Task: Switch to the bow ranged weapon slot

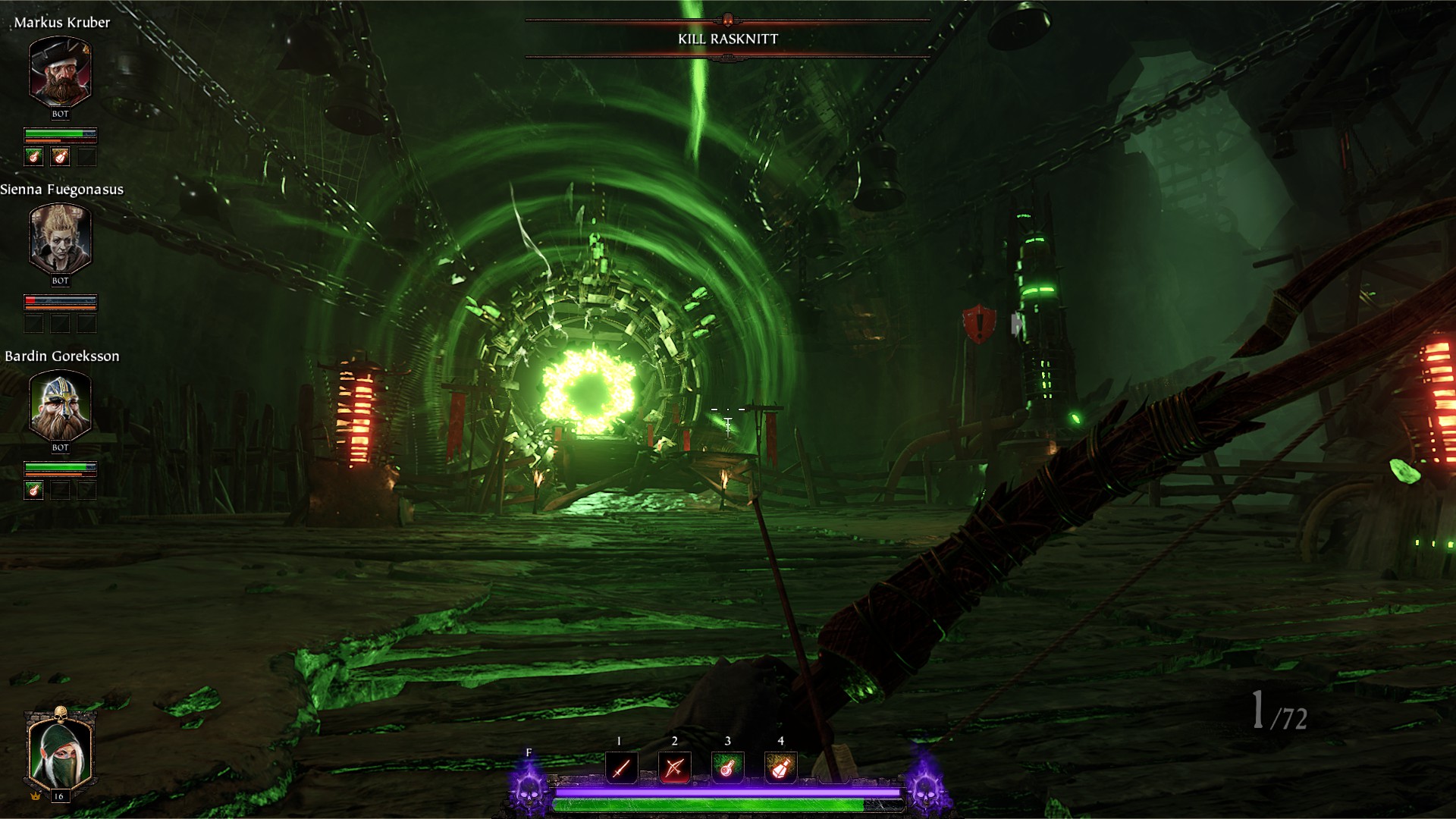Action: tap(674, 768)
